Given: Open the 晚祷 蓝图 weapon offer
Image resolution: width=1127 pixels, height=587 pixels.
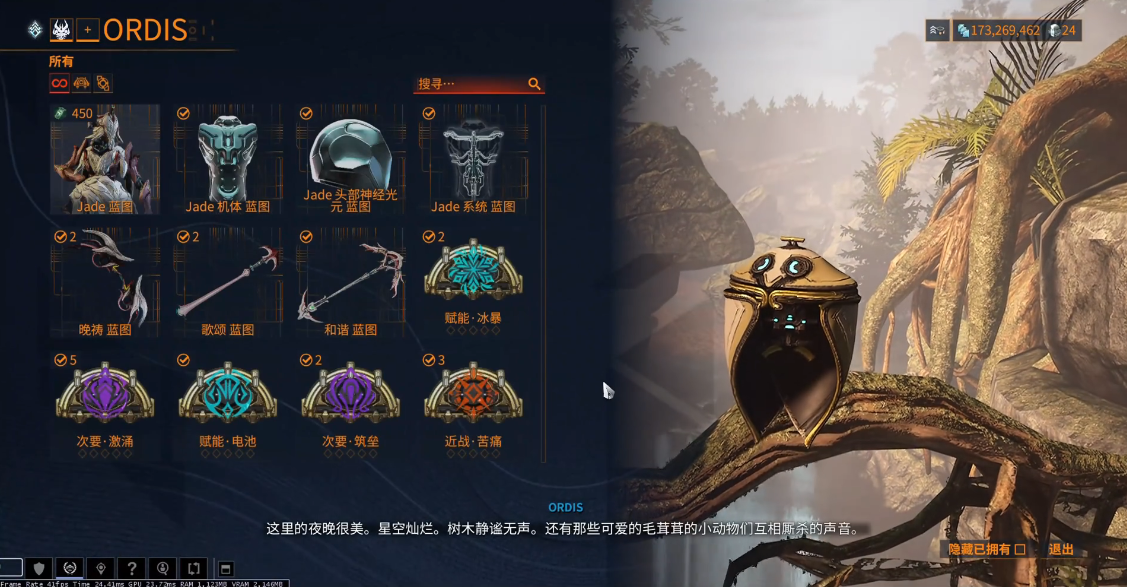Looking at the screenshot, I should tap(105, 282).
